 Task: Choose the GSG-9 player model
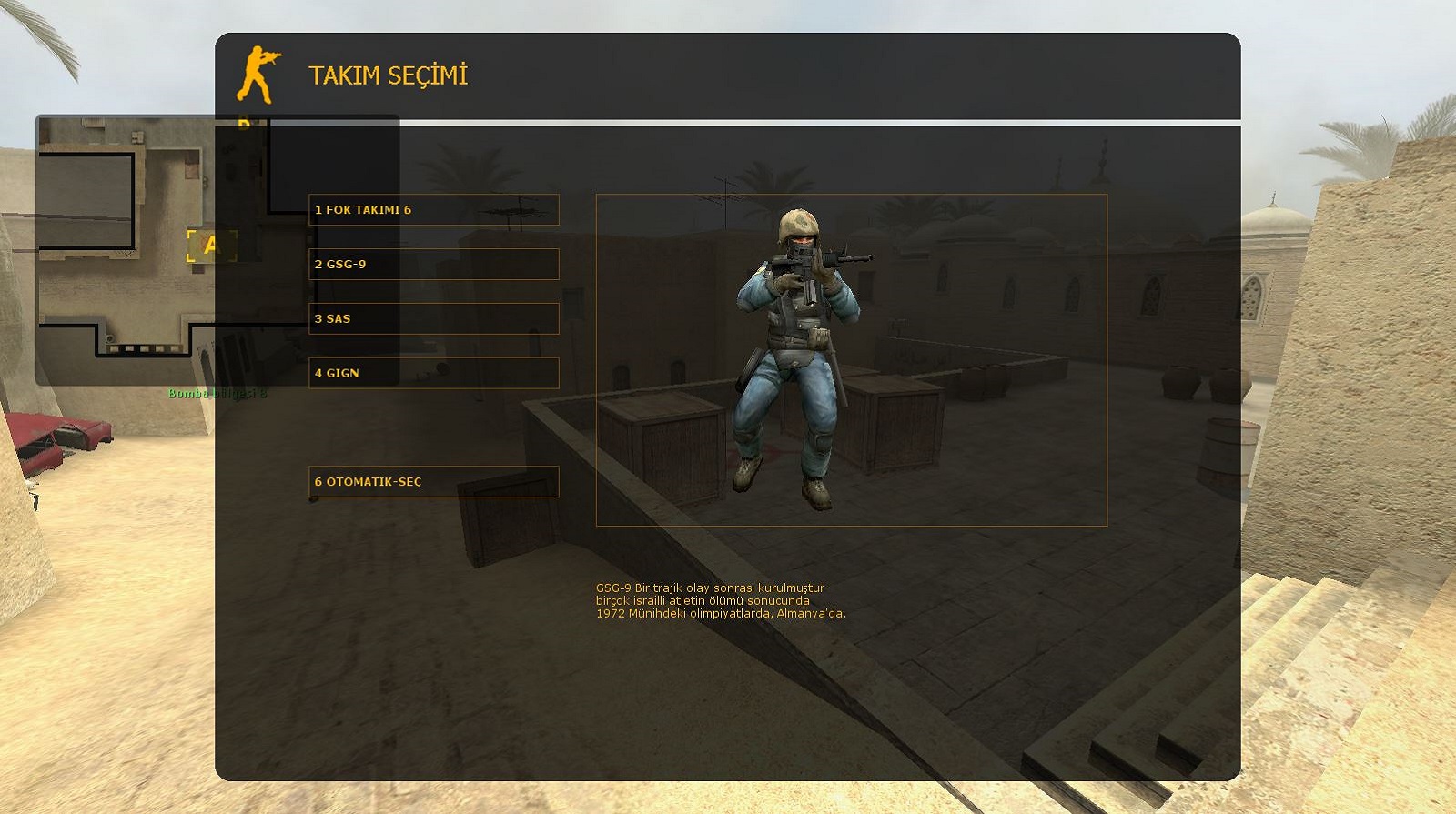coord(433,265)
